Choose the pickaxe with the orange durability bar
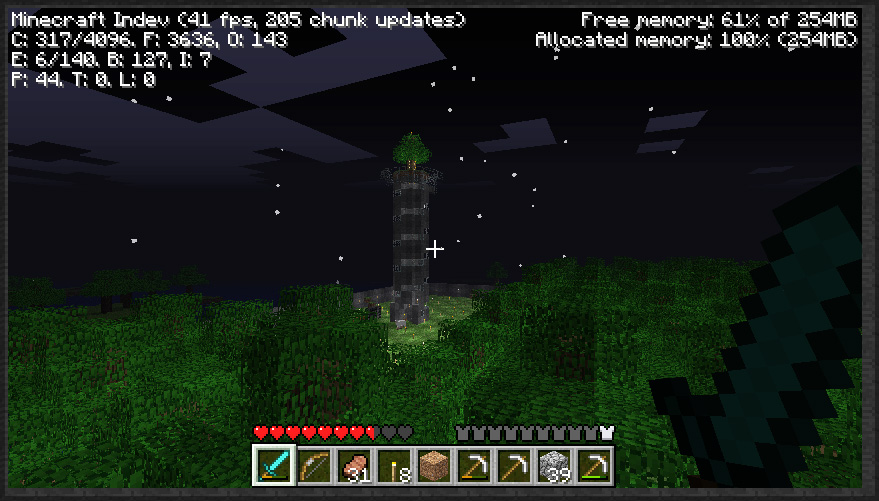This screenshot has width=879, height=501. [x=472, y=464]
